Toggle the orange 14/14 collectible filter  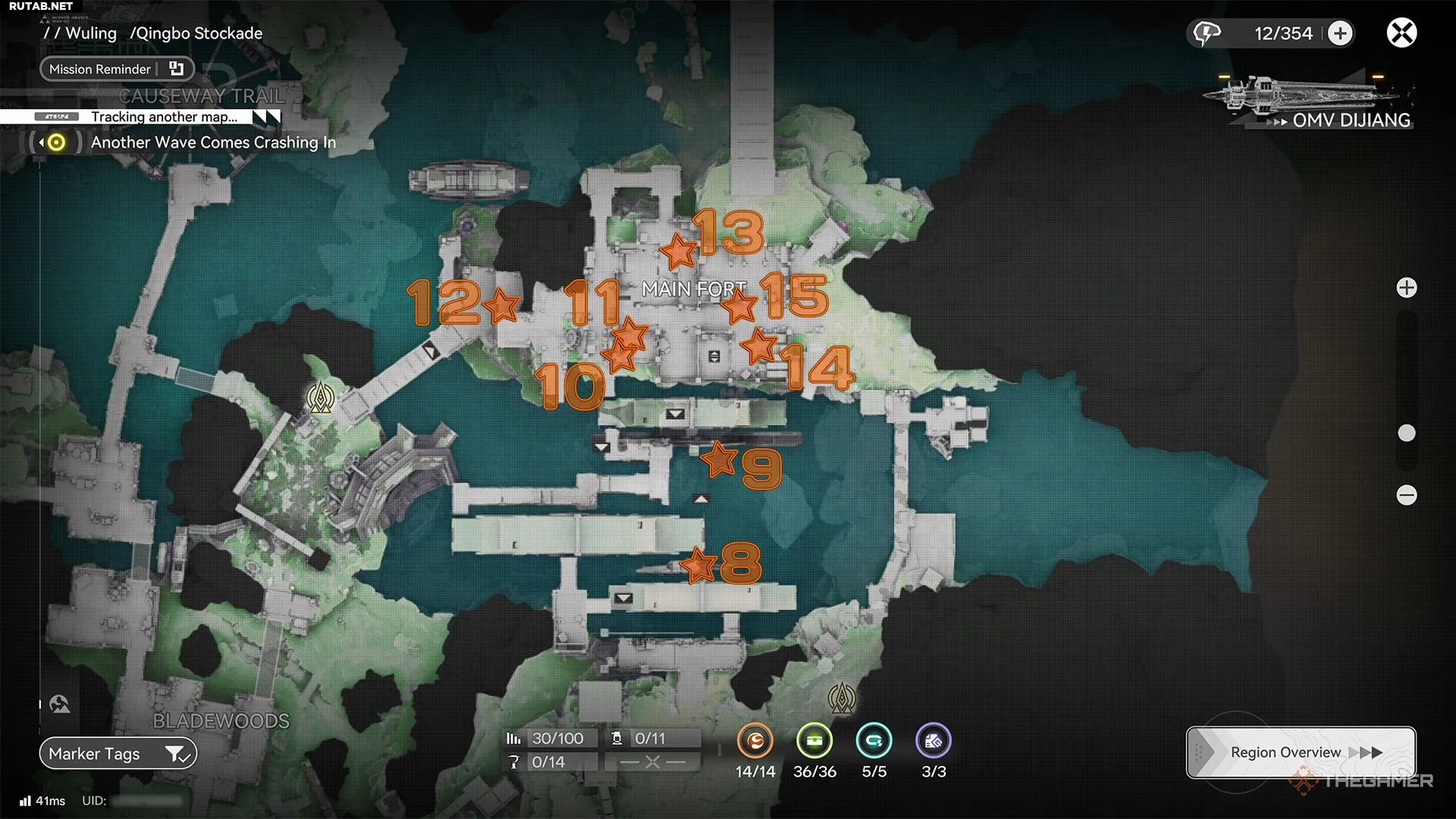755,741
